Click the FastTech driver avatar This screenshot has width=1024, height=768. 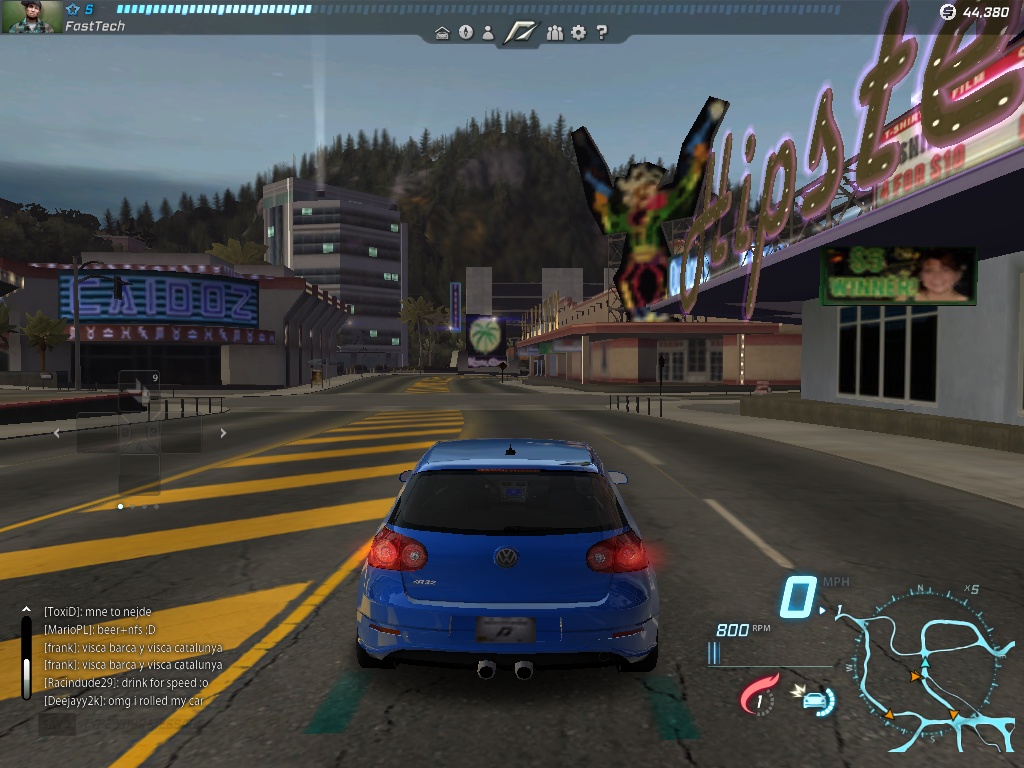point(33,17)
